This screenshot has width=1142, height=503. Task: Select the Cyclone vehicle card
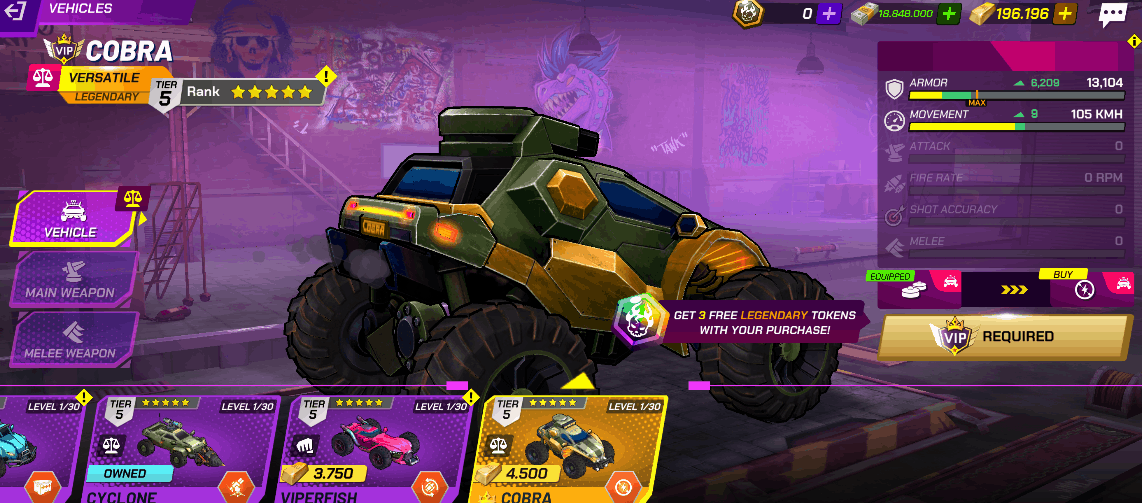(184, 447)
